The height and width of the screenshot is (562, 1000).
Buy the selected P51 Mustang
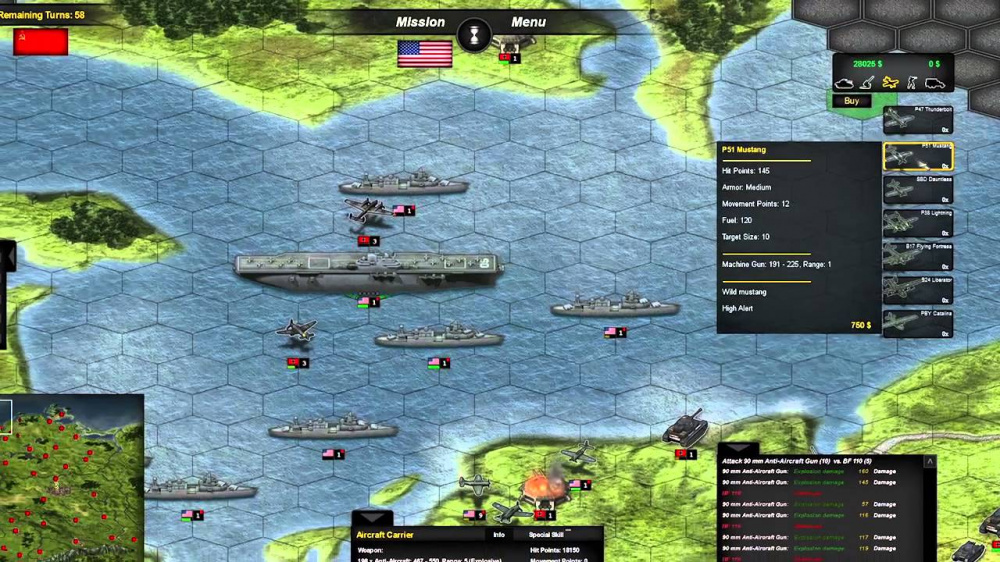click(x=851, y=101)
